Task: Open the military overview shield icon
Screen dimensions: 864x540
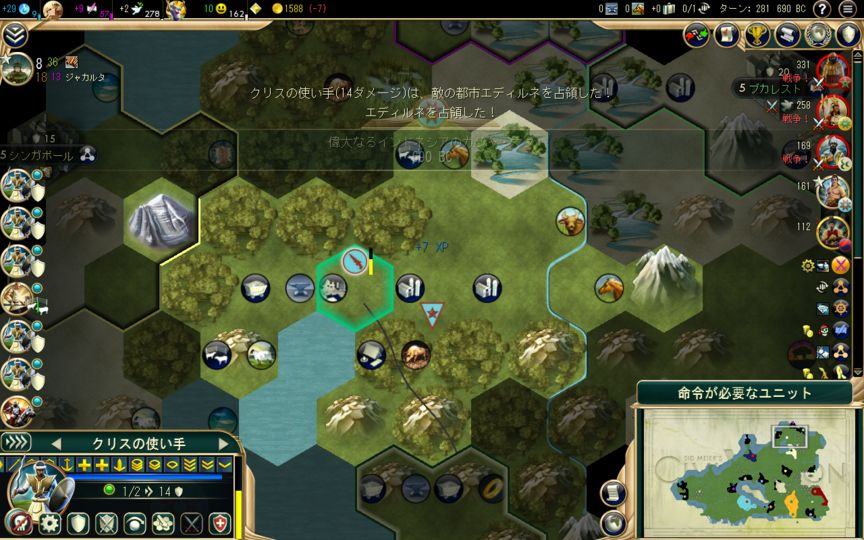Action: pyautogui.click(x=848, y=36)
